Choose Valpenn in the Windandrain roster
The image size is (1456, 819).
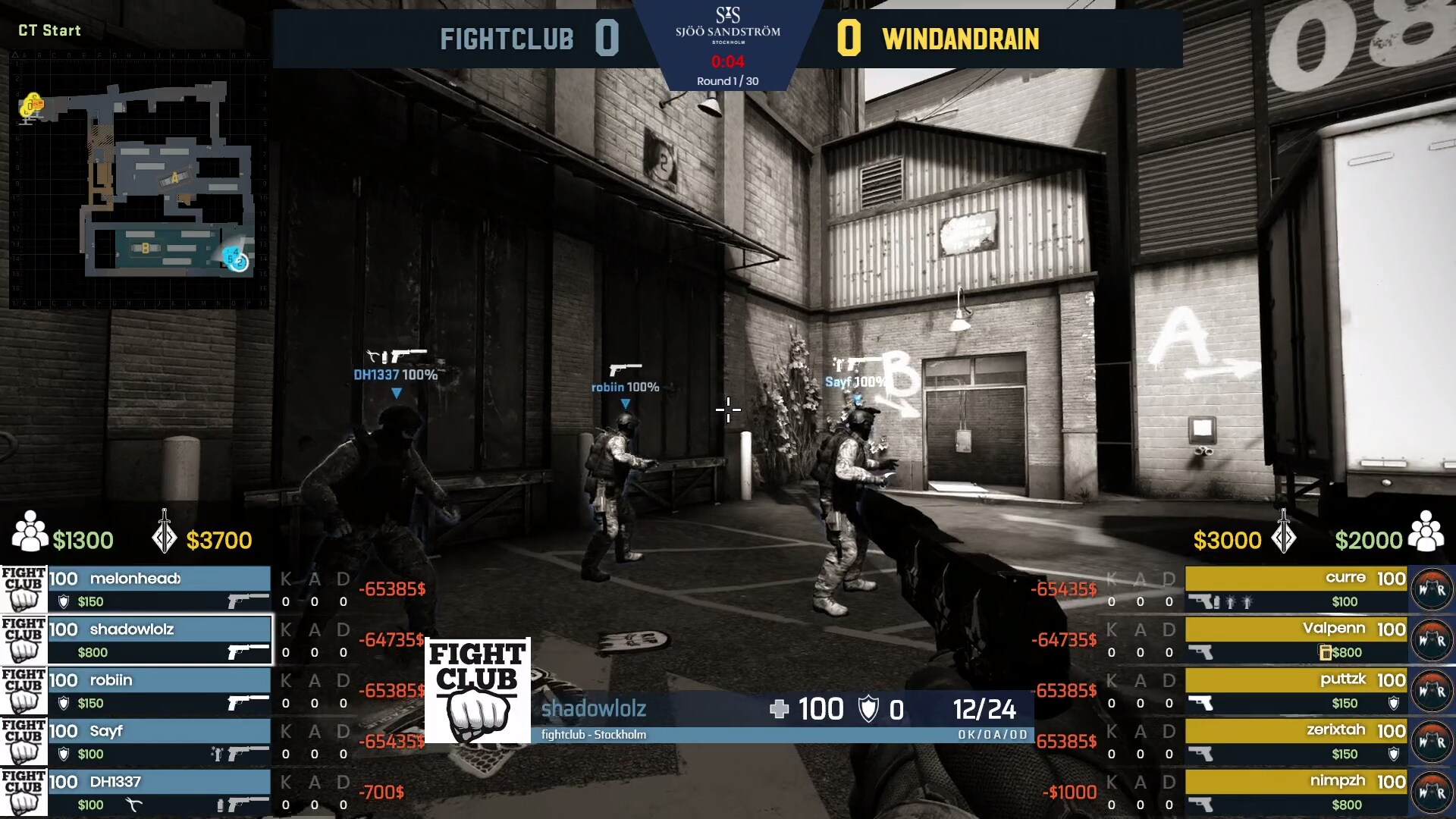1296,640
